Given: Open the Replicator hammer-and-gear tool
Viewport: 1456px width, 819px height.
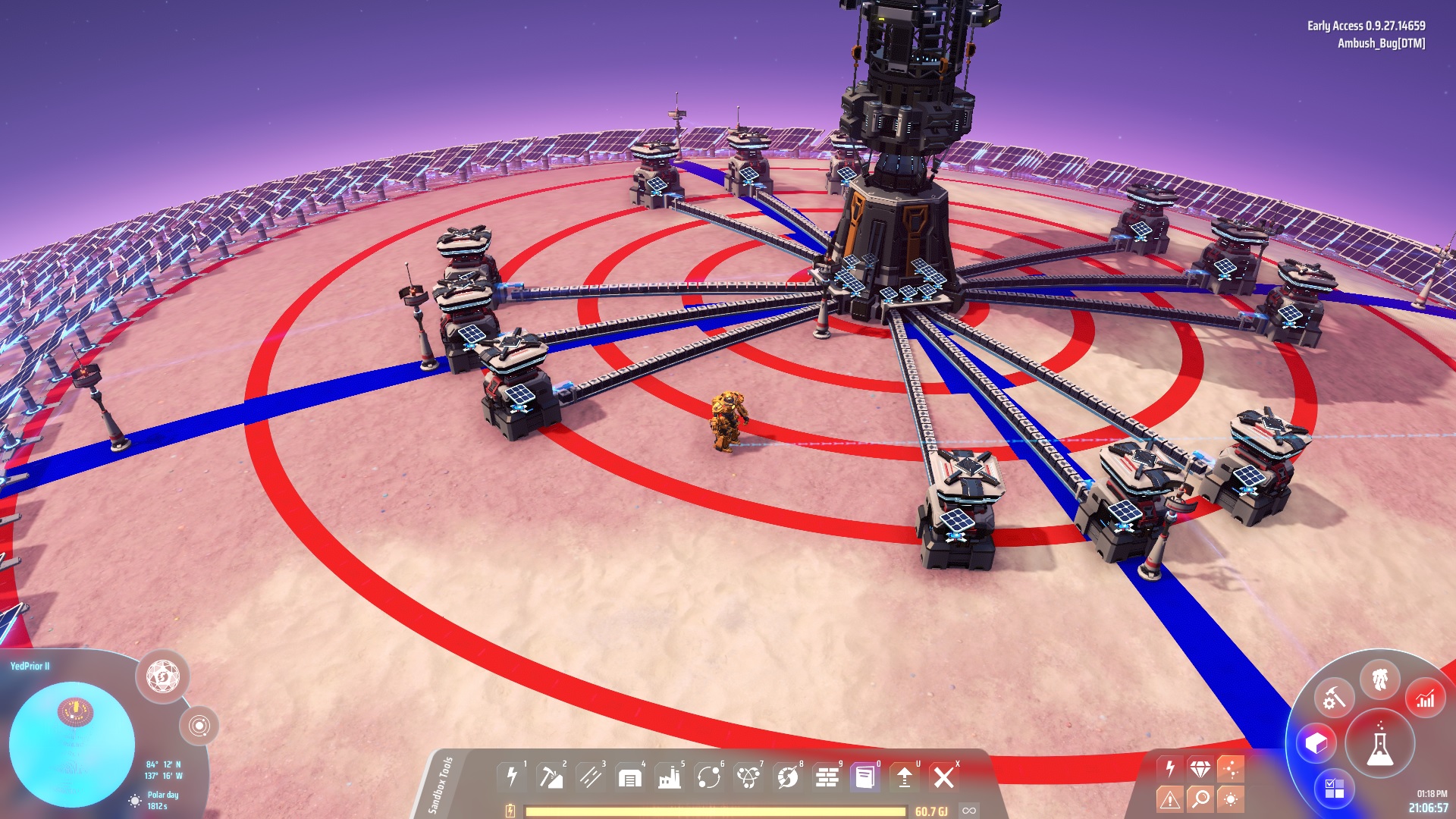Looking at the screenshot, I should point(1335,698).
